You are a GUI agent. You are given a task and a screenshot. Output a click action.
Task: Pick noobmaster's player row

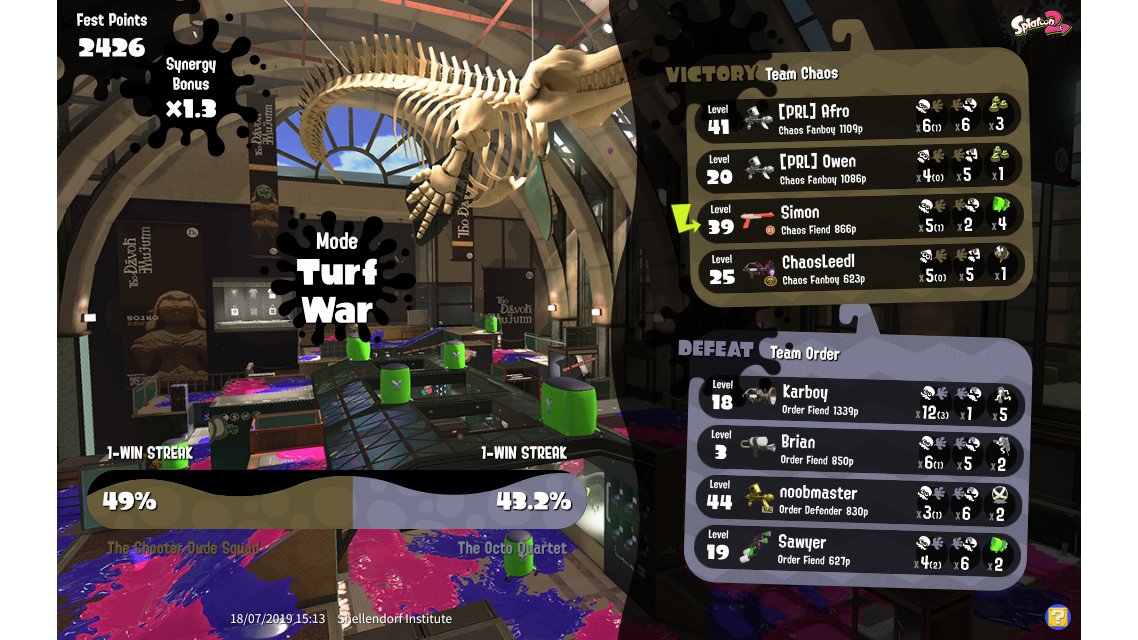click(x=858, y=499)
